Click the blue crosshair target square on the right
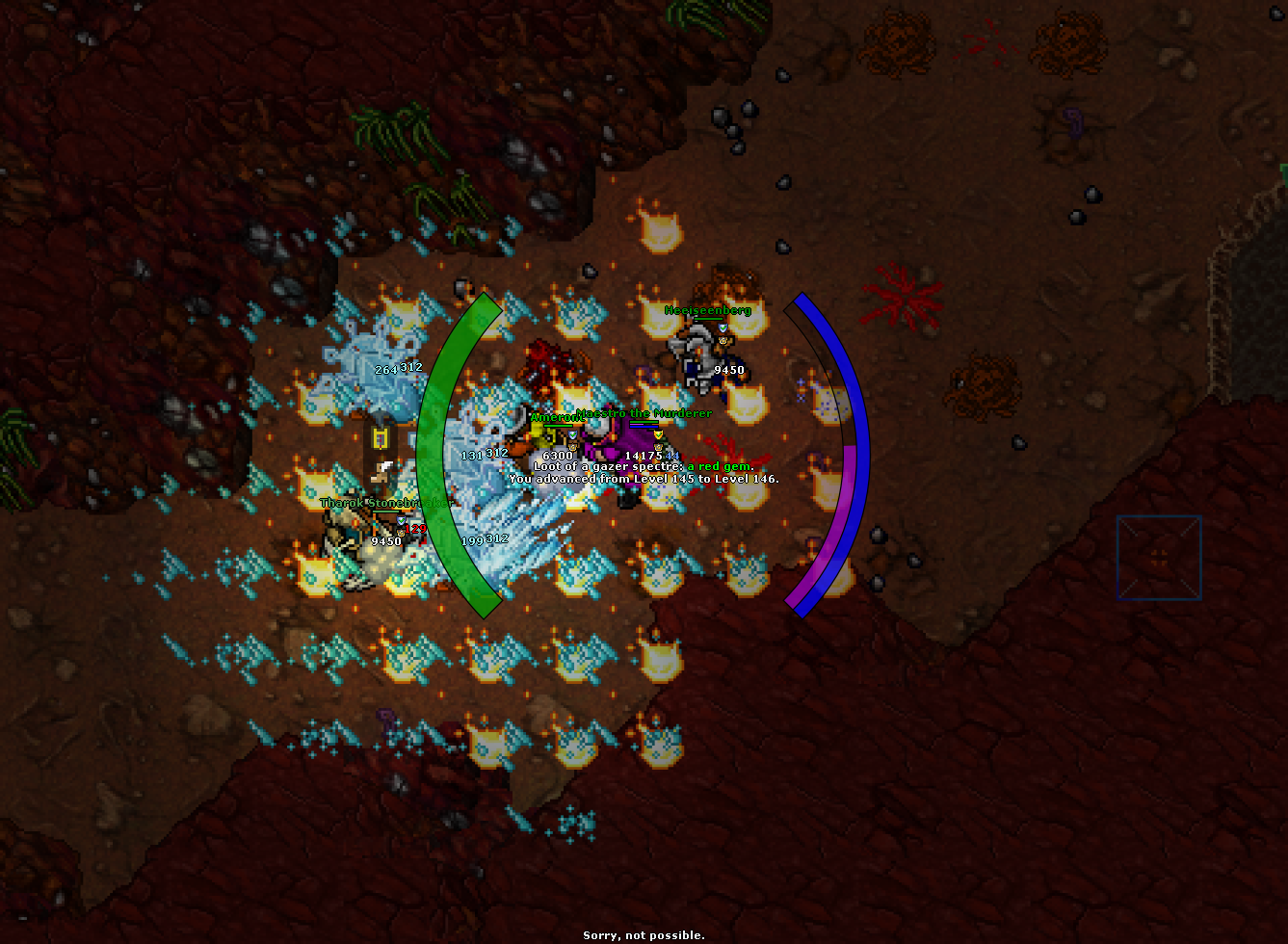1288x944 pixels. click(x=1158, y=557)
